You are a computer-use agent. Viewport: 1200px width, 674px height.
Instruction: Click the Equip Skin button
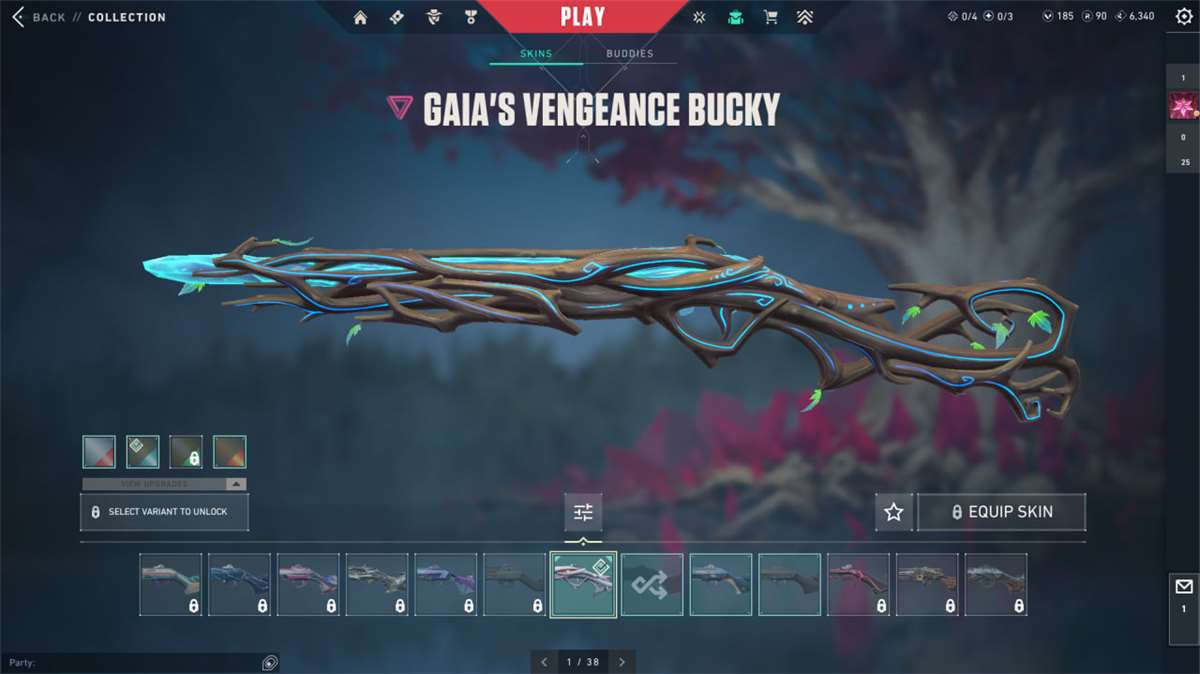coord(1001,512)
